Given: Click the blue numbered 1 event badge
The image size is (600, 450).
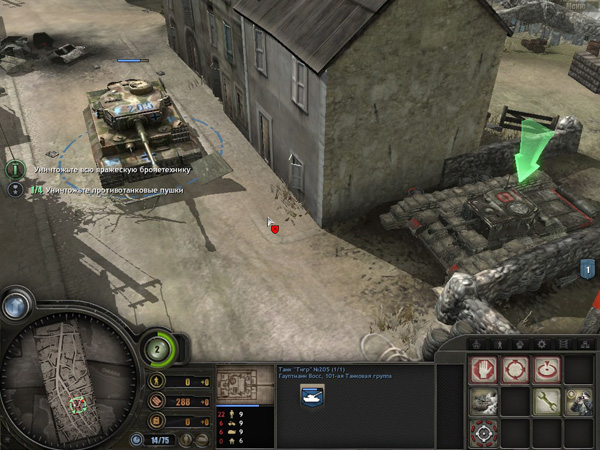Looking at the screenshot, I should [587, 268].
